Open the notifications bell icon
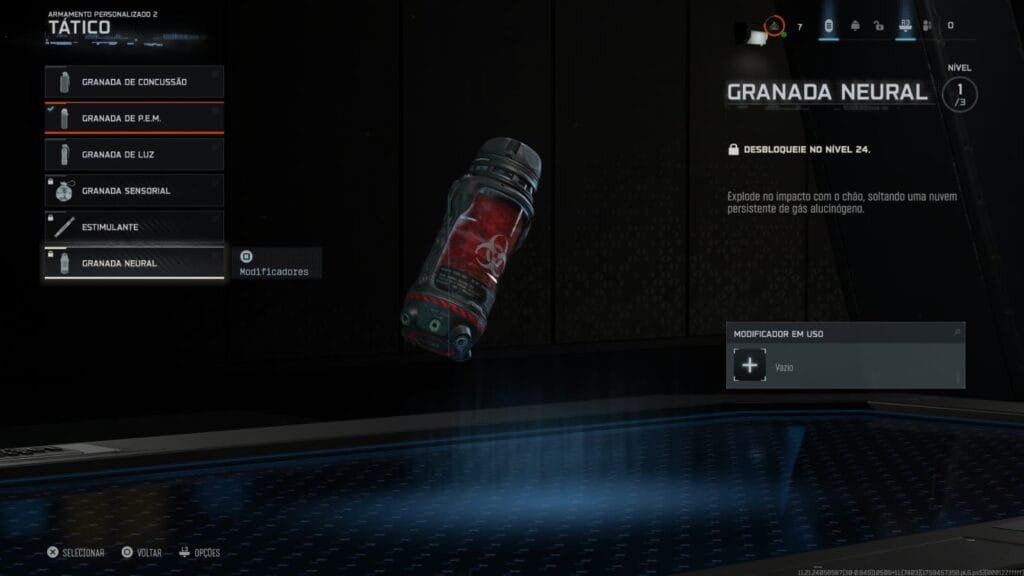Viewport: 1024px width, 576px height. point(853,26)
